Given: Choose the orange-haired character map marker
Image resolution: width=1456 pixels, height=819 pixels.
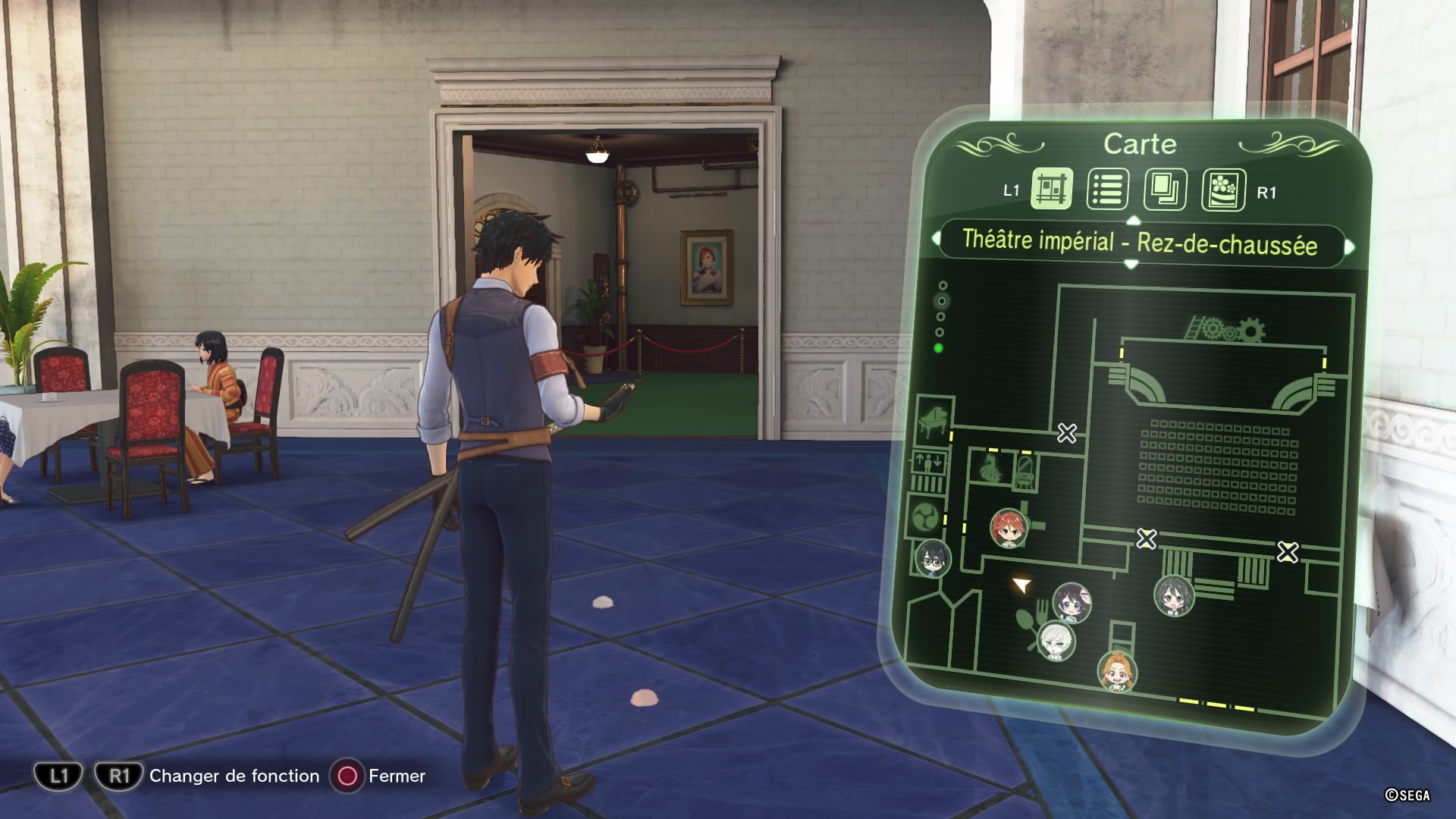Looking at the screenshot, I should click(1116, 671).
